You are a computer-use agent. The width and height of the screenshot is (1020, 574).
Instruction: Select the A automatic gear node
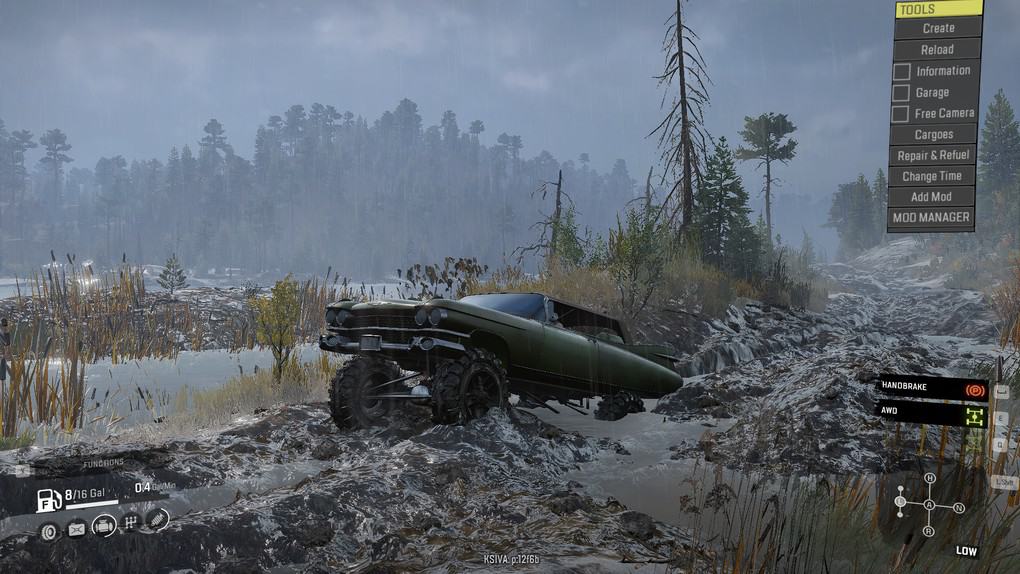point(929,505)
